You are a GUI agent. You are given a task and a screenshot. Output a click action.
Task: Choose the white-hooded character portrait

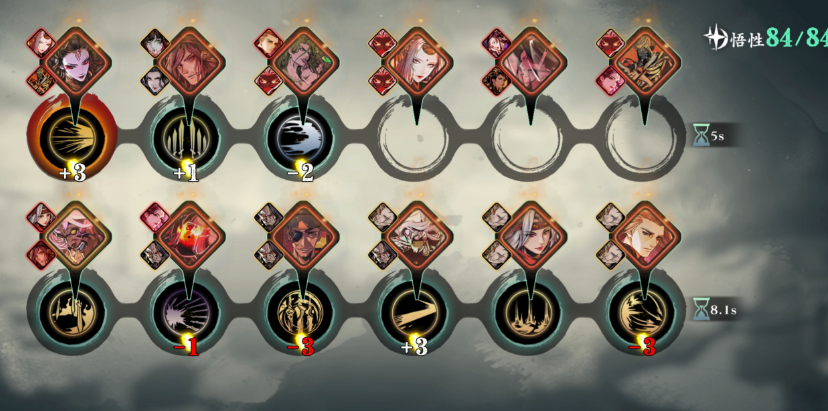(x=416, y=236)
